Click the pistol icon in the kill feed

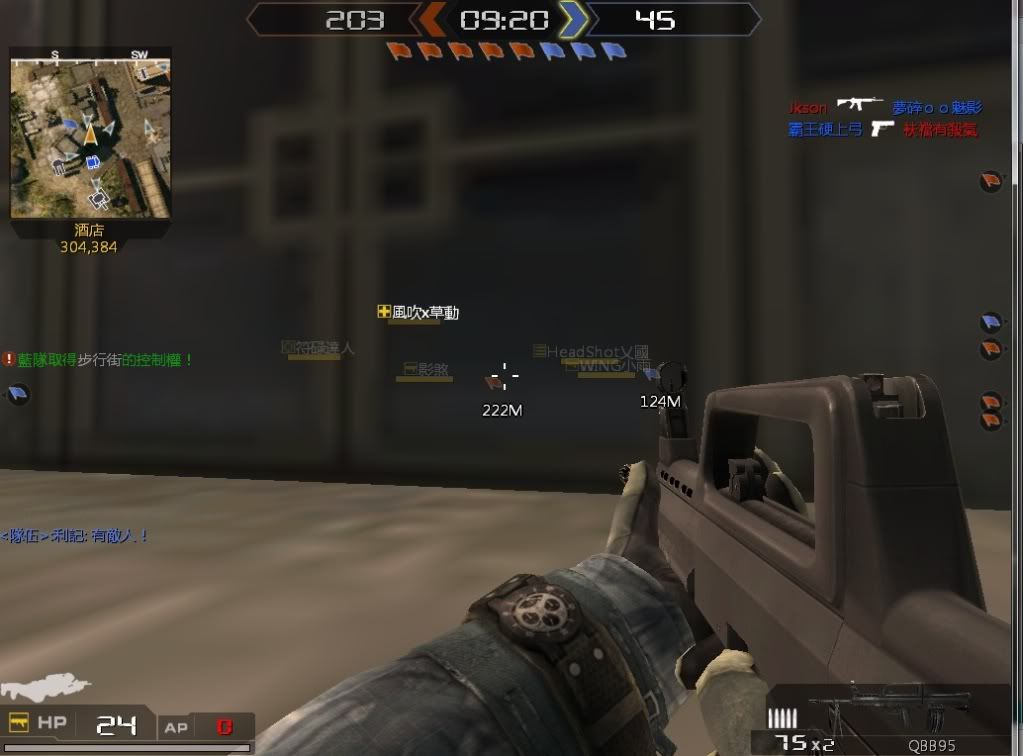tap(881, 128)
